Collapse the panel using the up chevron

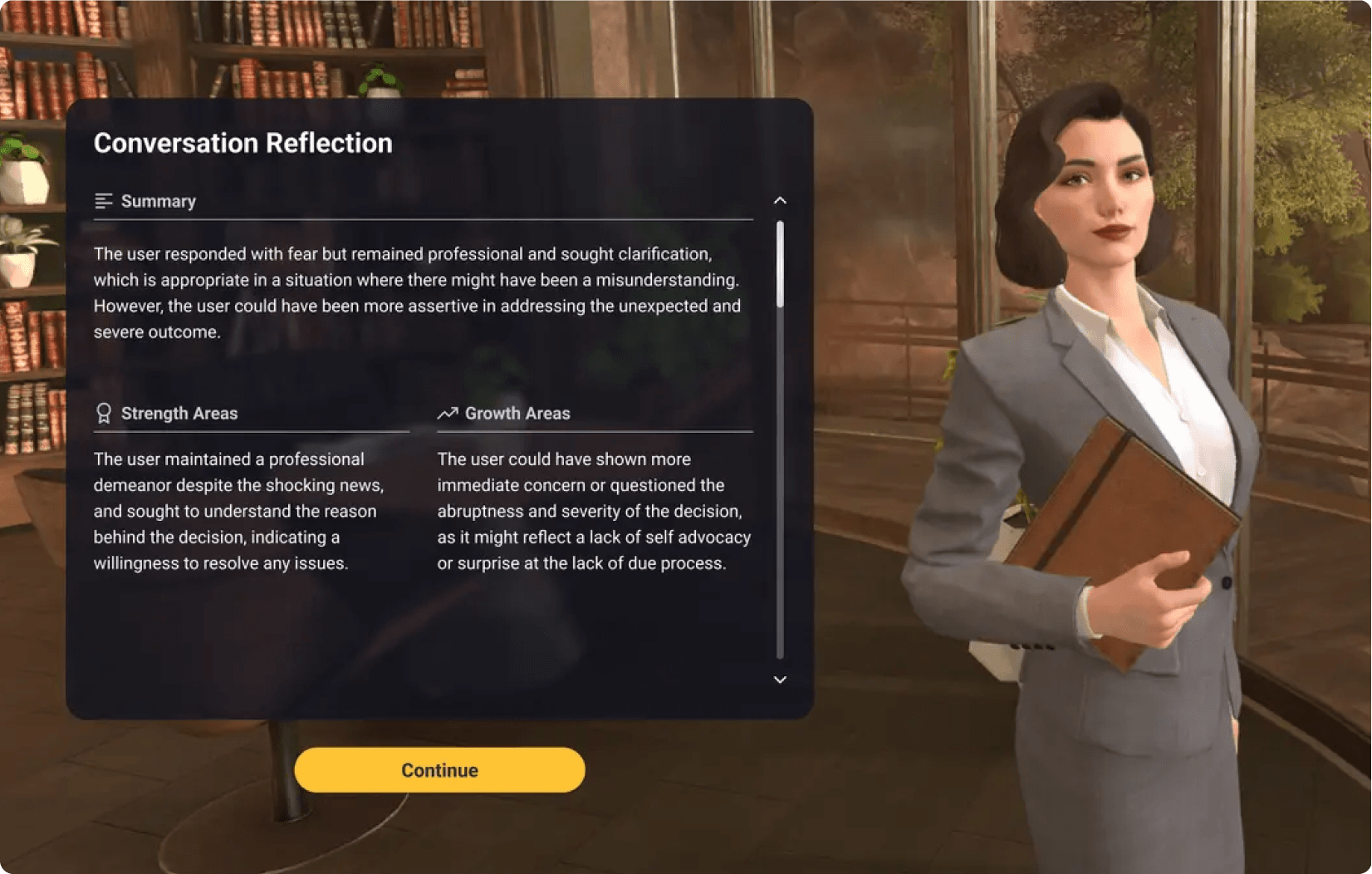[779, 200]
